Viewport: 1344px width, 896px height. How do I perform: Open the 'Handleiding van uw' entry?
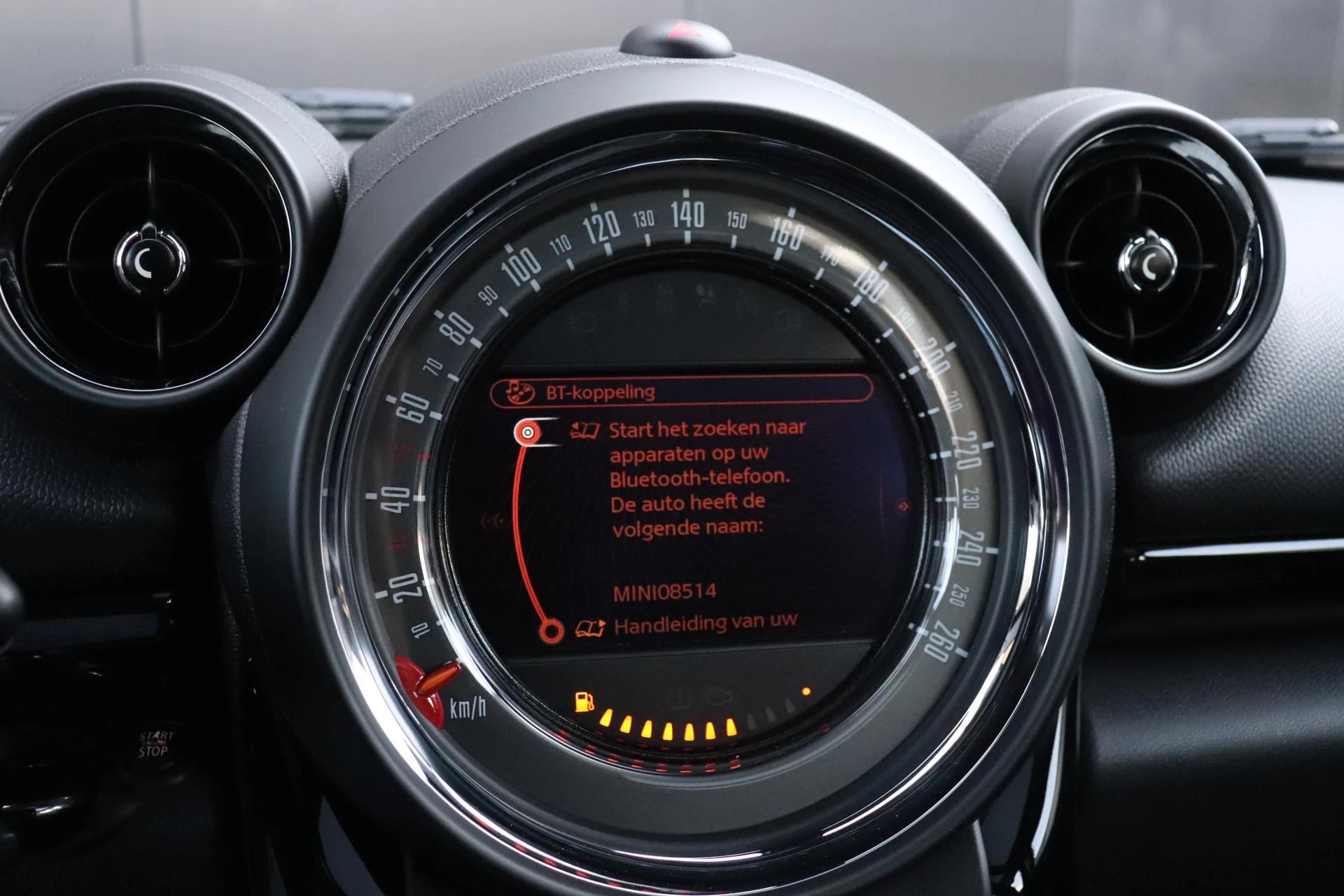click(705, 624)
